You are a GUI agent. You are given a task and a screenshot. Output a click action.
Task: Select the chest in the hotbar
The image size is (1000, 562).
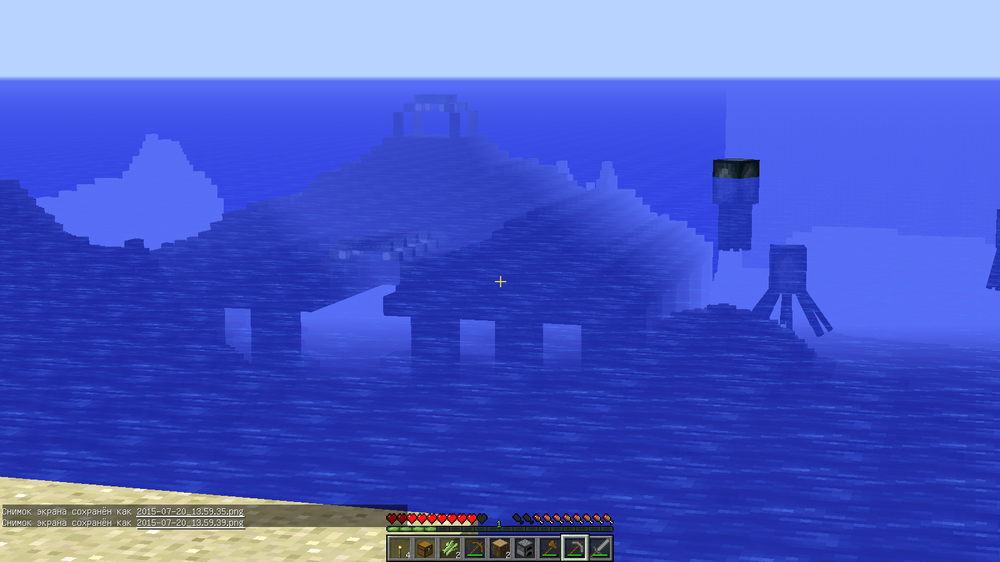[x=425, y=548]
